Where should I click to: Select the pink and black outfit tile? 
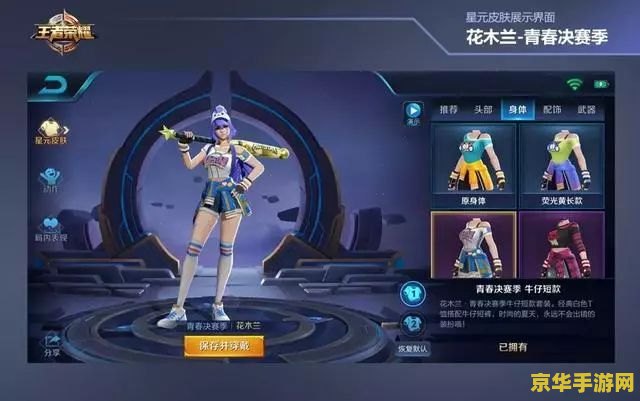(x=560, y=245)
